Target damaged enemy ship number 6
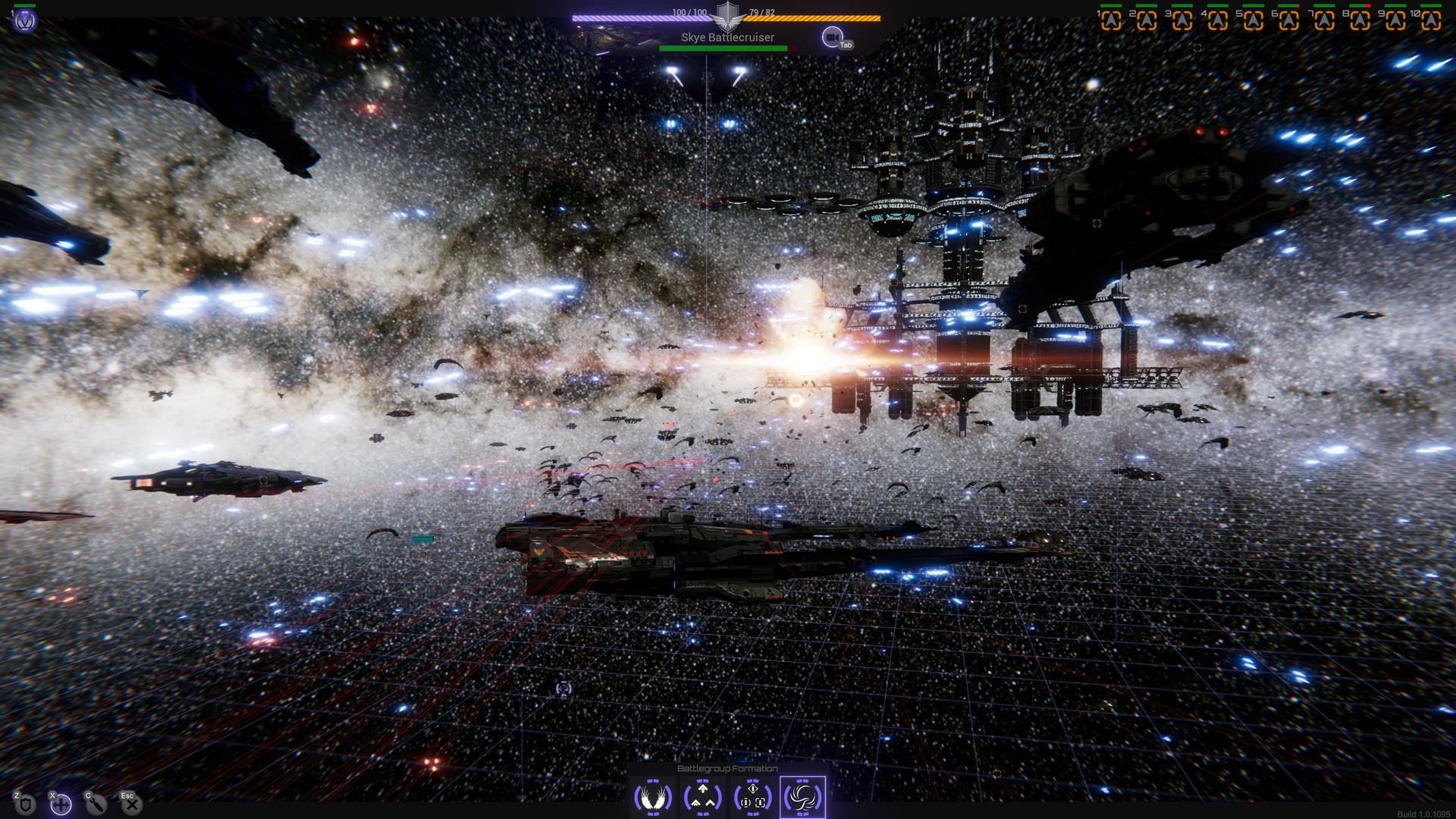Image resolution: width=1456 pixels, height=819 pixels. 1288,20
